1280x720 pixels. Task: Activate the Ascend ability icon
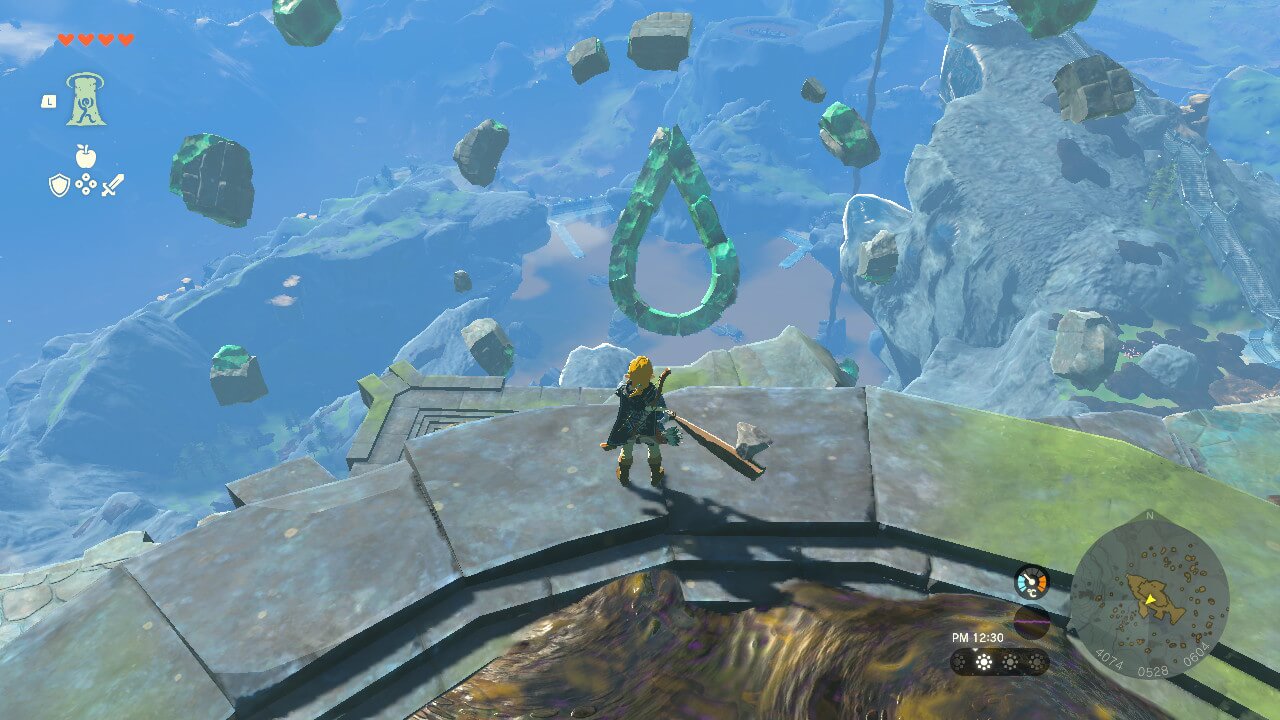(87, 99)
